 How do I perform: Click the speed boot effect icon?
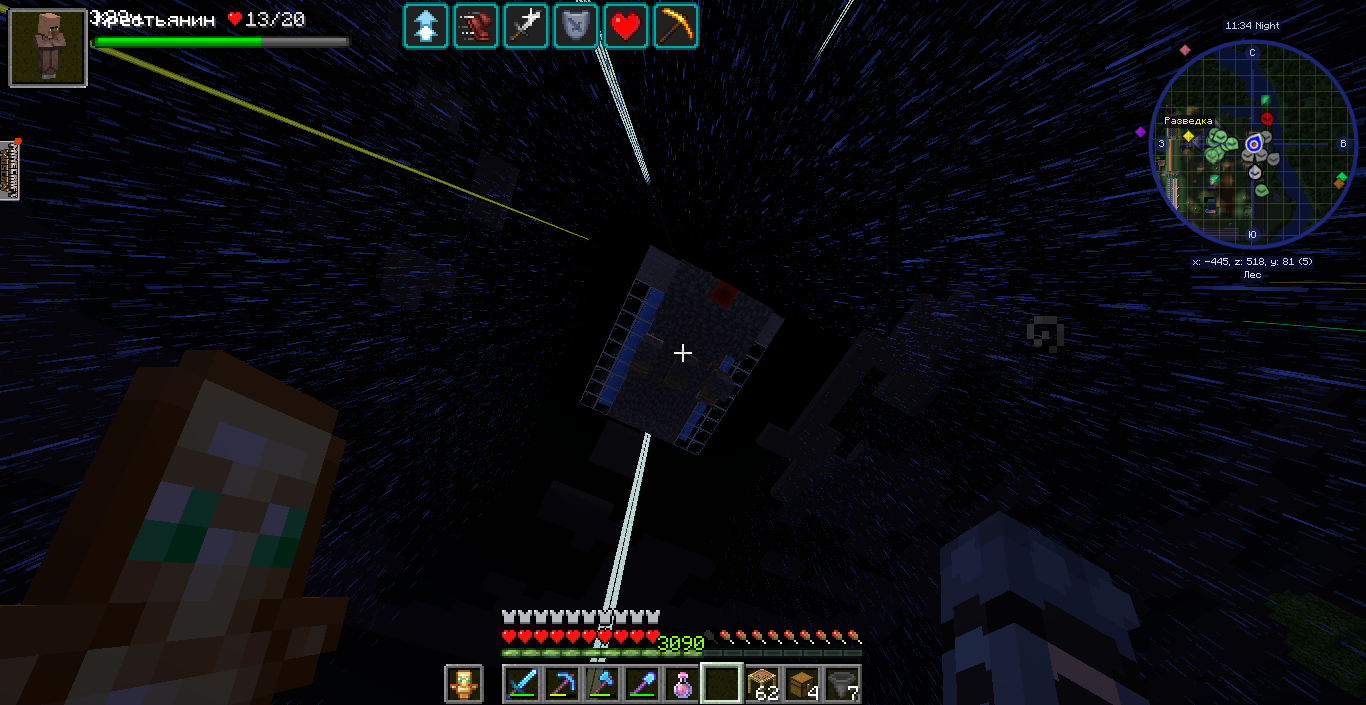(476, 26)
